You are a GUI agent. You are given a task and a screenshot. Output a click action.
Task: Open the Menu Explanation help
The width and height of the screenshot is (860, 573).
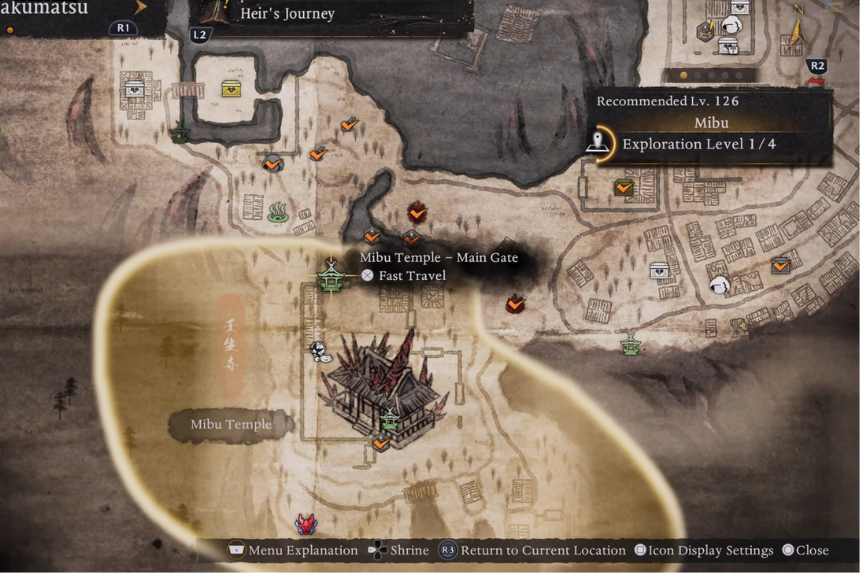coord(293,550)
